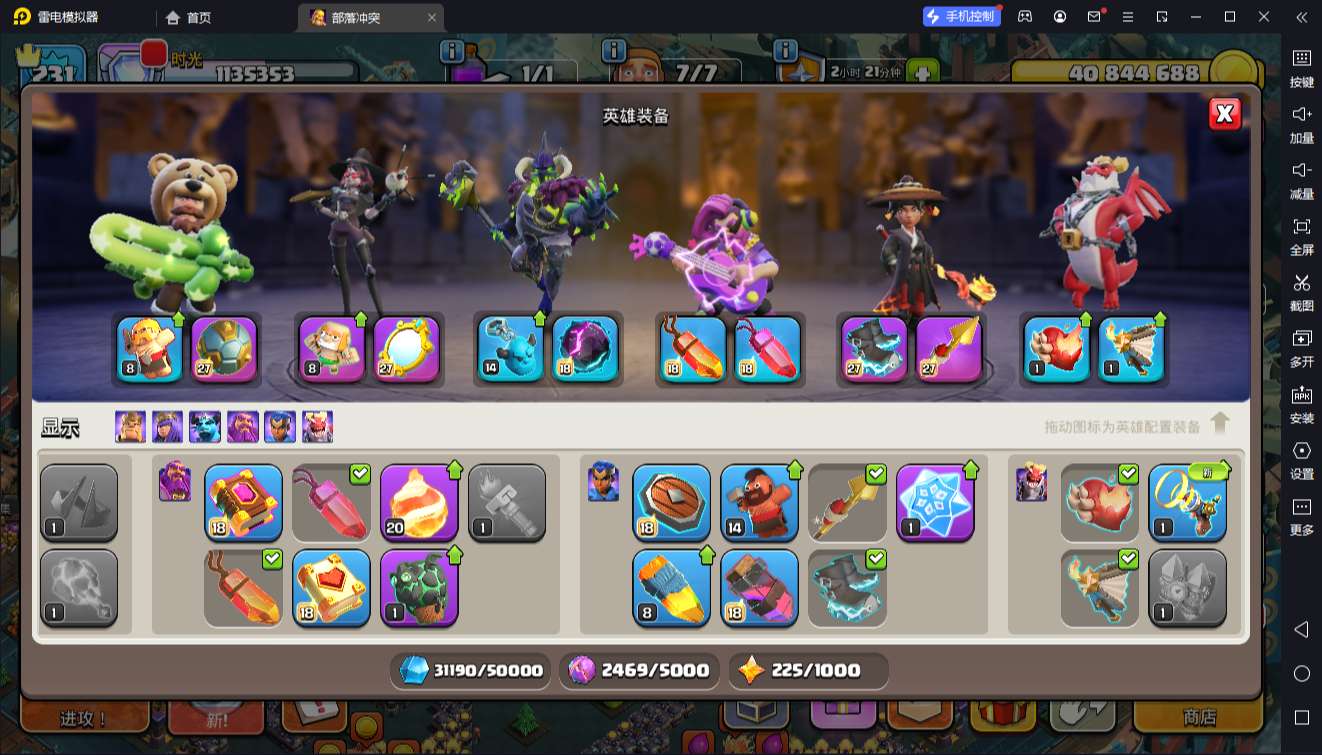Select the level 20 Fireball equipment
The height and width of the screenshot is (755, 1322).
click(x=419, y=502)
